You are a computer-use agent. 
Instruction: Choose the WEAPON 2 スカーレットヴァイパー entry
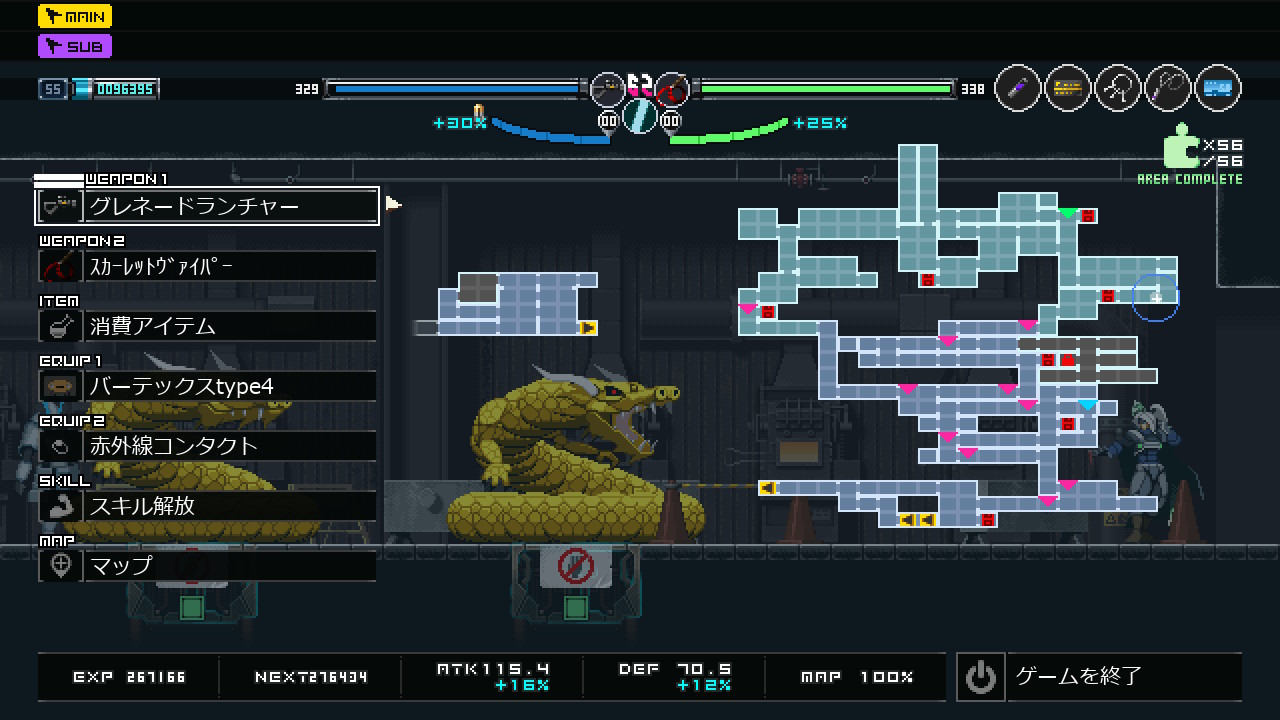pos(207,266)
